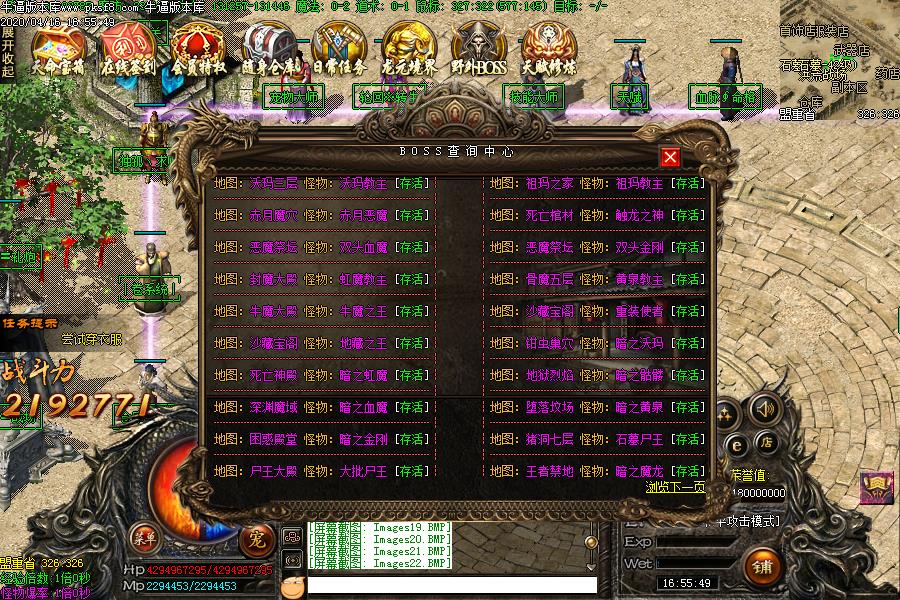Screen dimensions: 900x600
Task: Click the orange 铺 stall button
Action: point(763,565)
